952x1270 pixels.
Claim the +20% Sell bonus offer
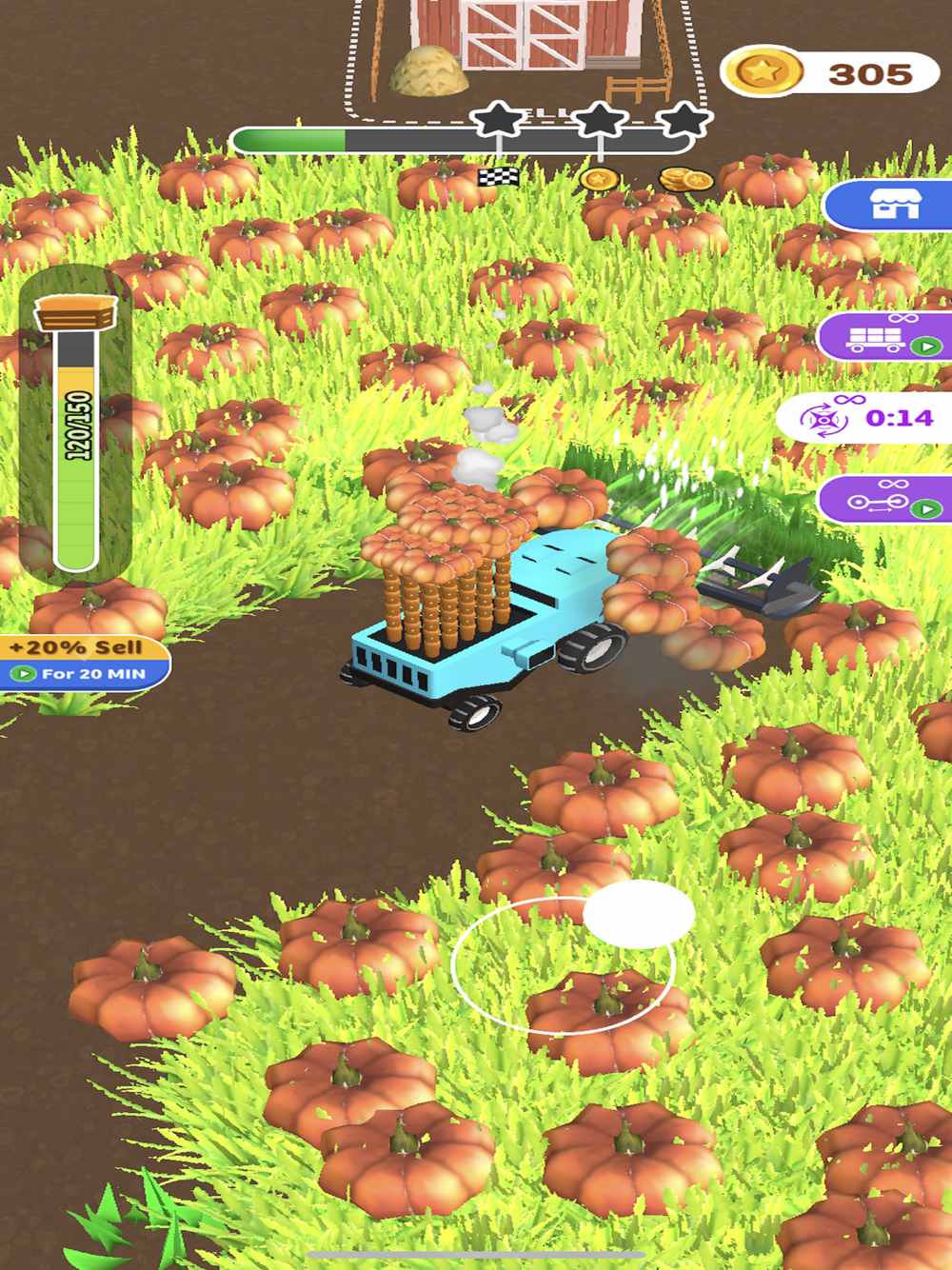84,661
